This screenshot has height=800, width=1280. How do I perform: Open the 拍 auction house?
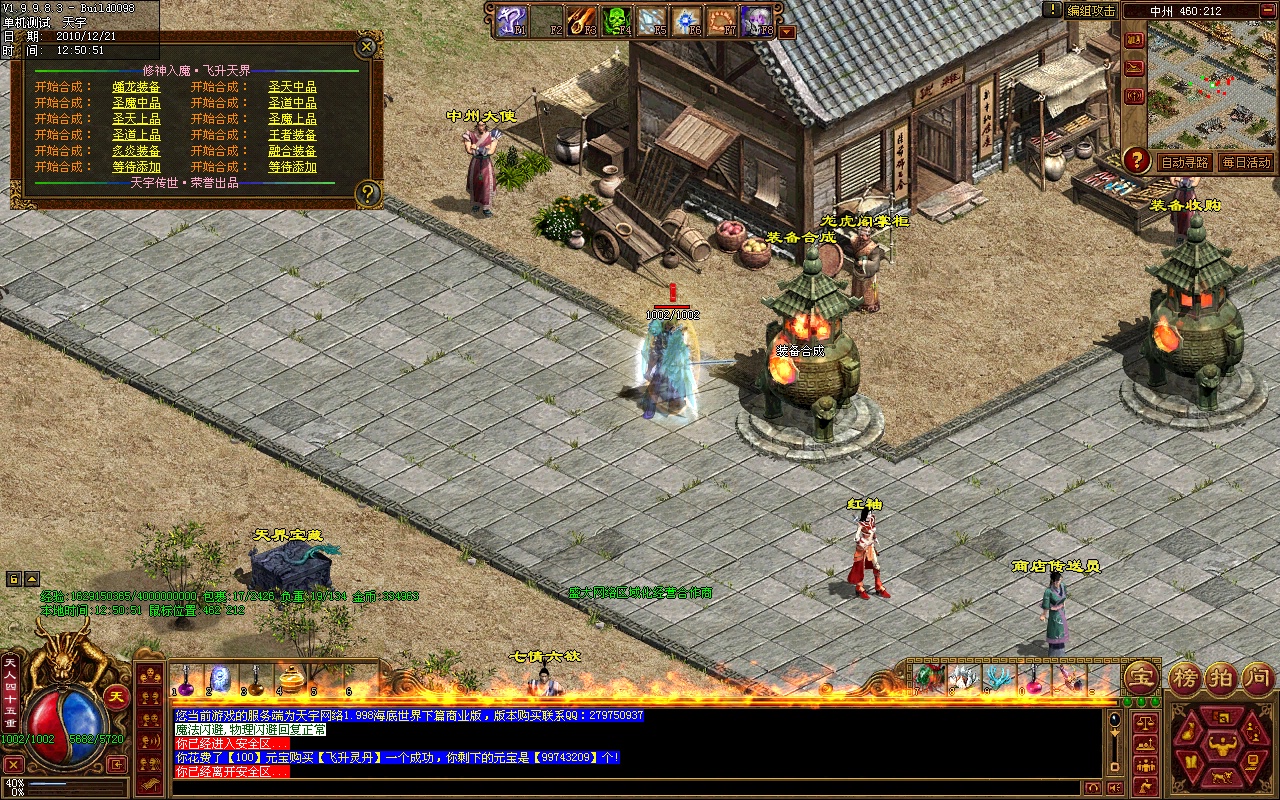pyautogui.click(x=1220, y=678)
